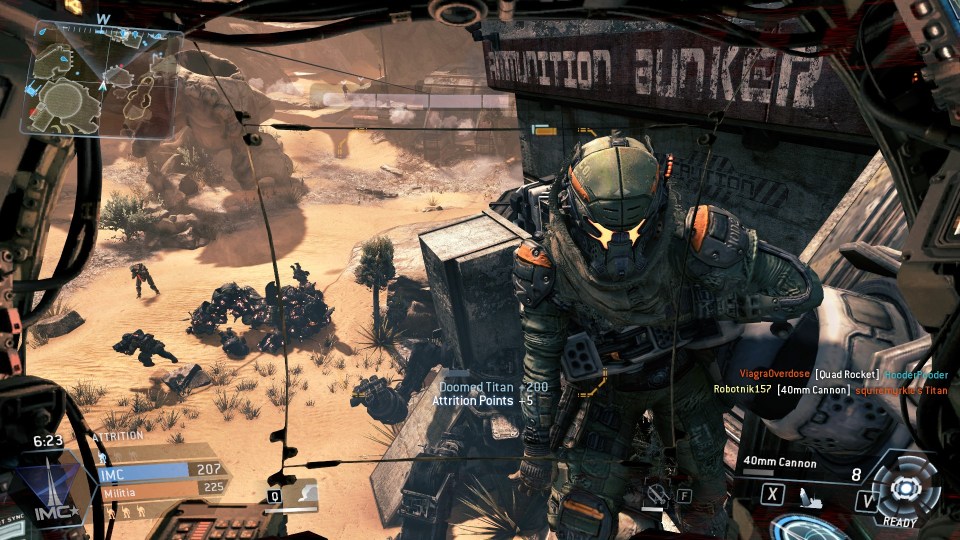Click the minimap in the corner
Screen dimensions: 960x540
102,80
